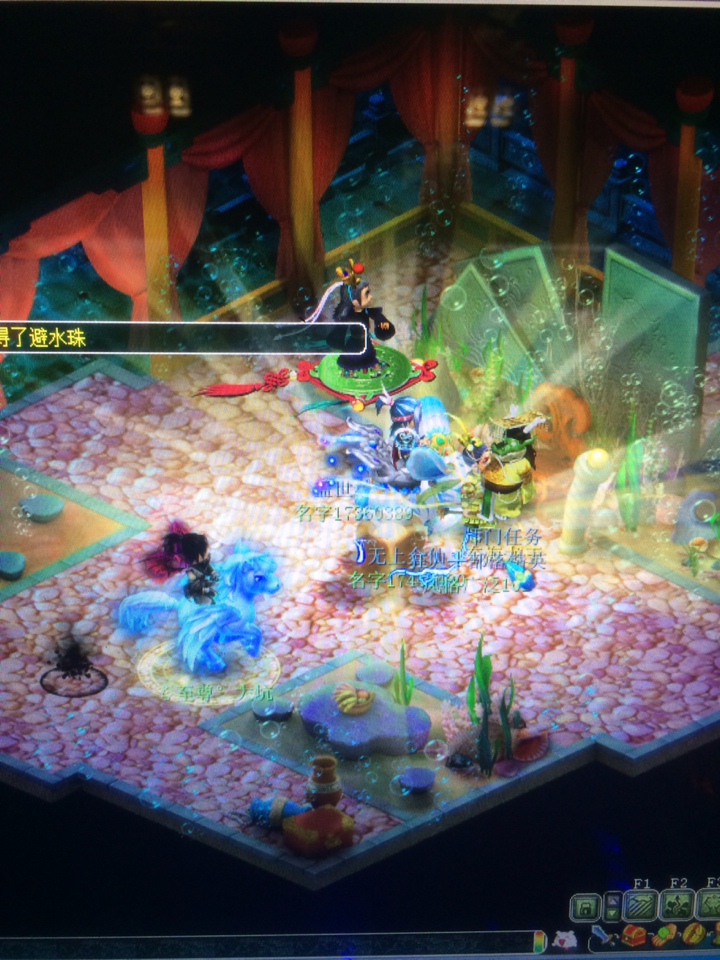Use the F2 skill slot
The image size is (720, 960).
[678, 906]
